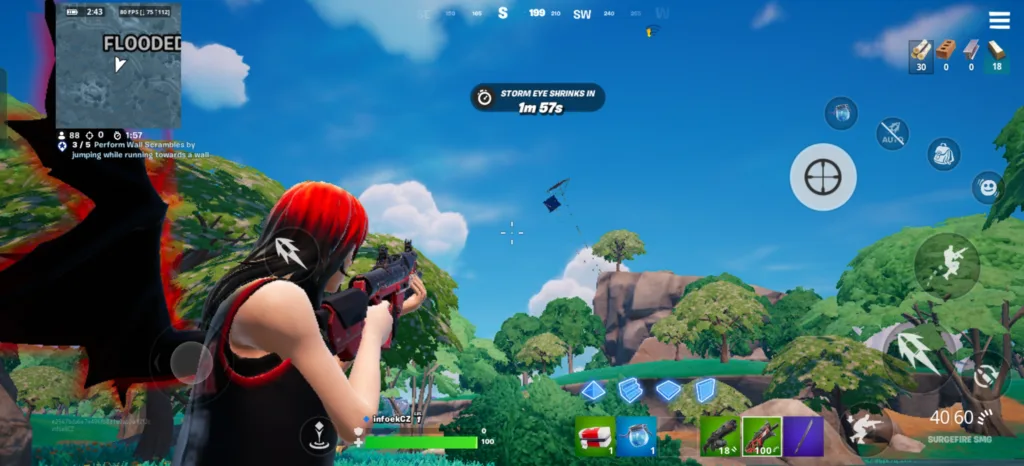
Task: Tap the minimap to open the map
Action: click(118, 66)
